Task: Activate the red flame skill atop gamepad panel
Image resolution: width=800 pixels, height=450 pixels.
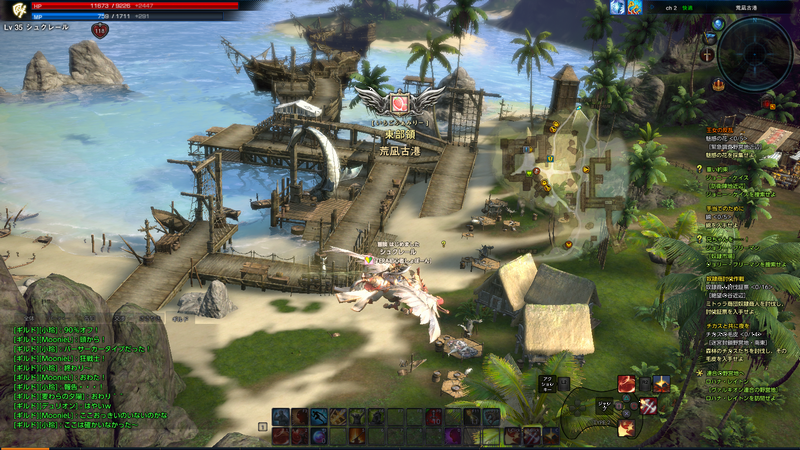Action: click(626, 383)
